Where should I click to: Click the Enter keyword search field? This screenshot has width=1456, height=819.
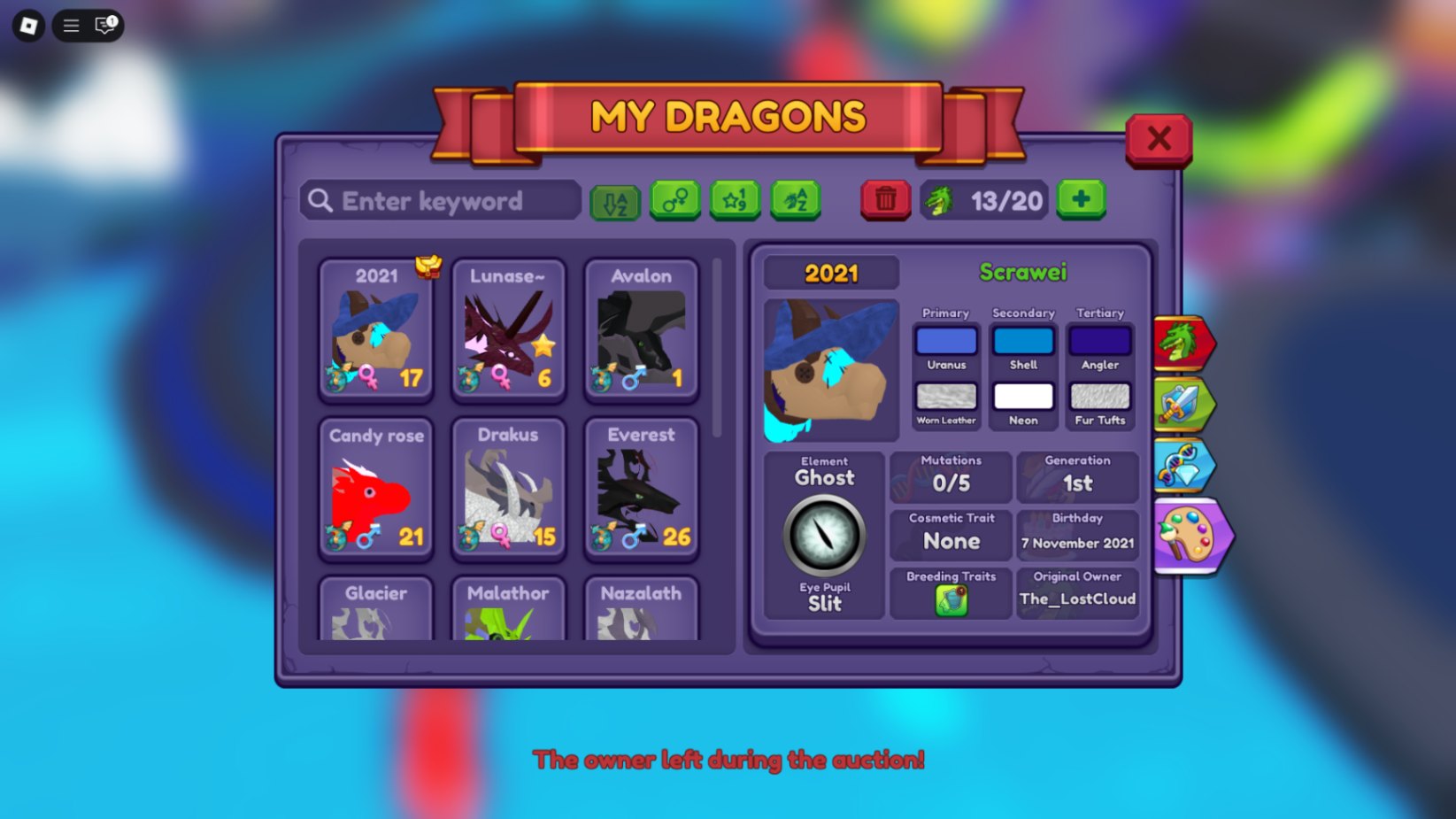click(438, 200)
